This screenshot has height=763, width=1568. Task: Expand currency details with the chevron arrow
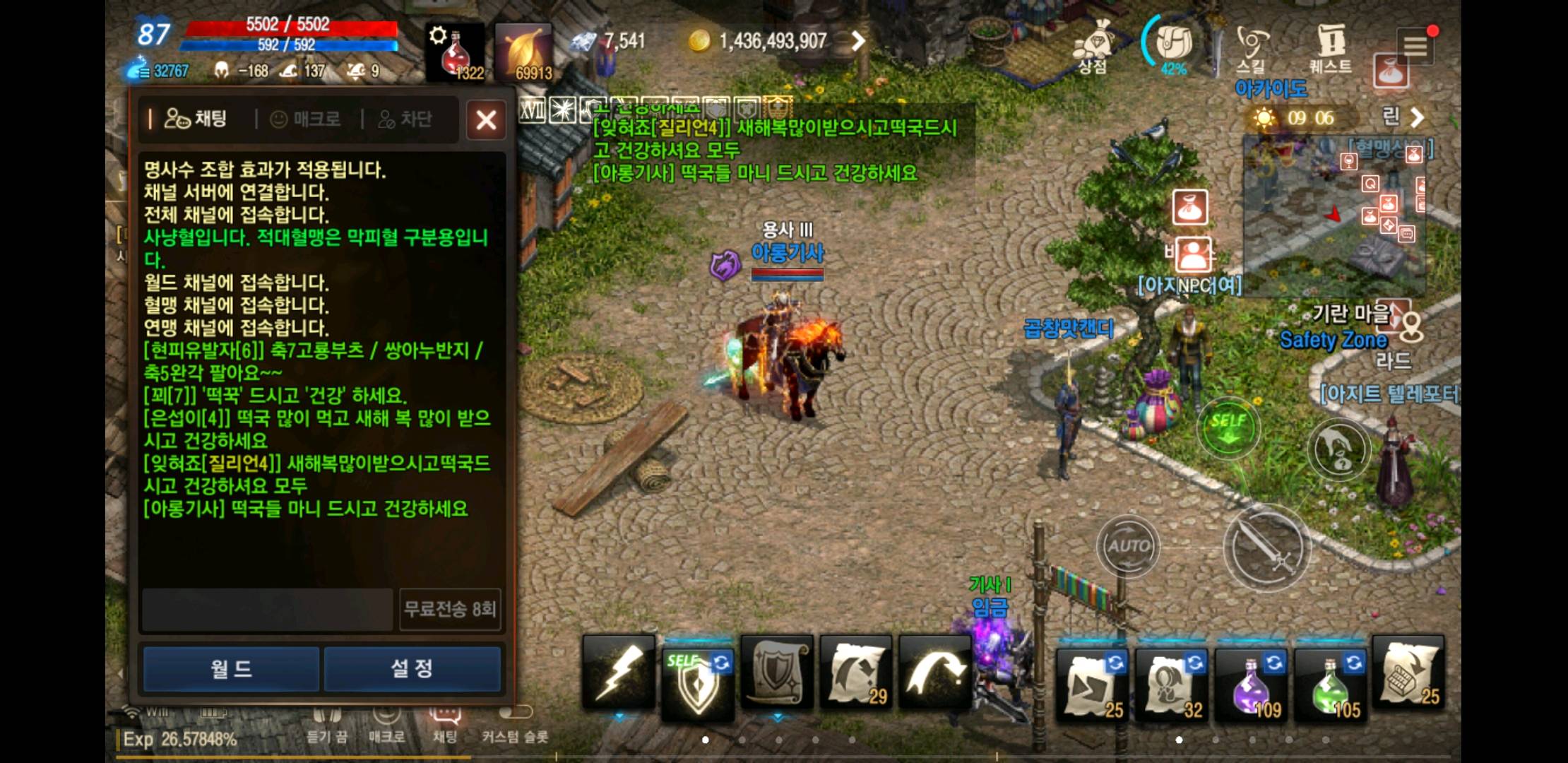coord(858,41)
